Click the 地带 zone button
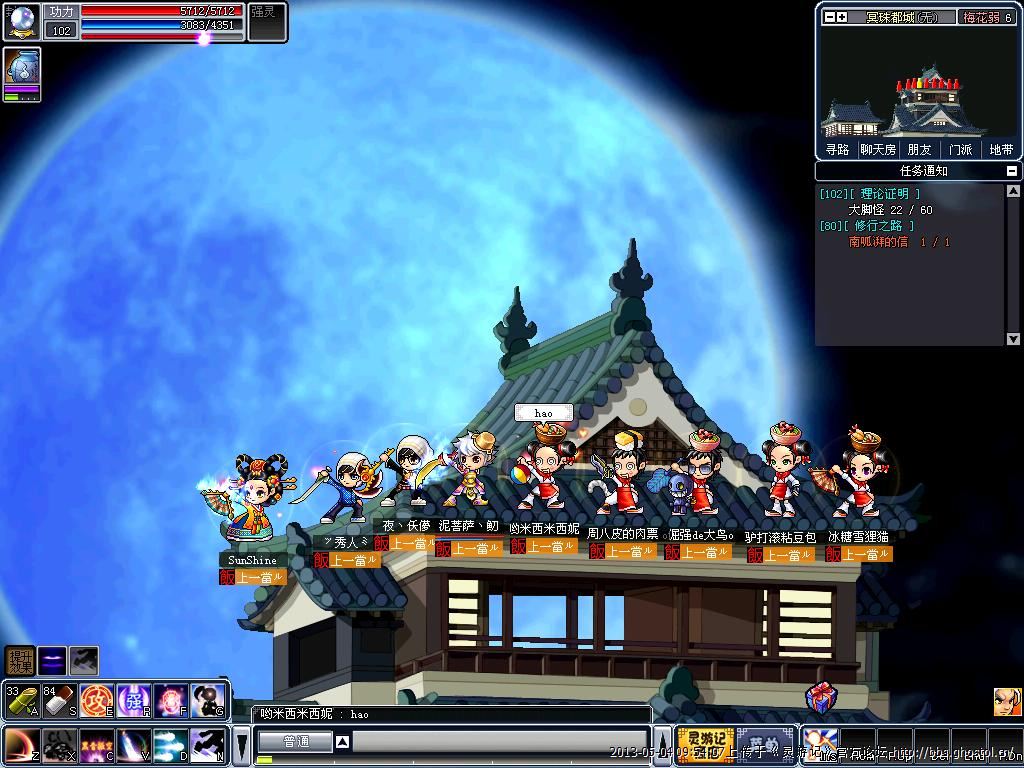This screenshot has width=1024, height=768. (1001, 149)
